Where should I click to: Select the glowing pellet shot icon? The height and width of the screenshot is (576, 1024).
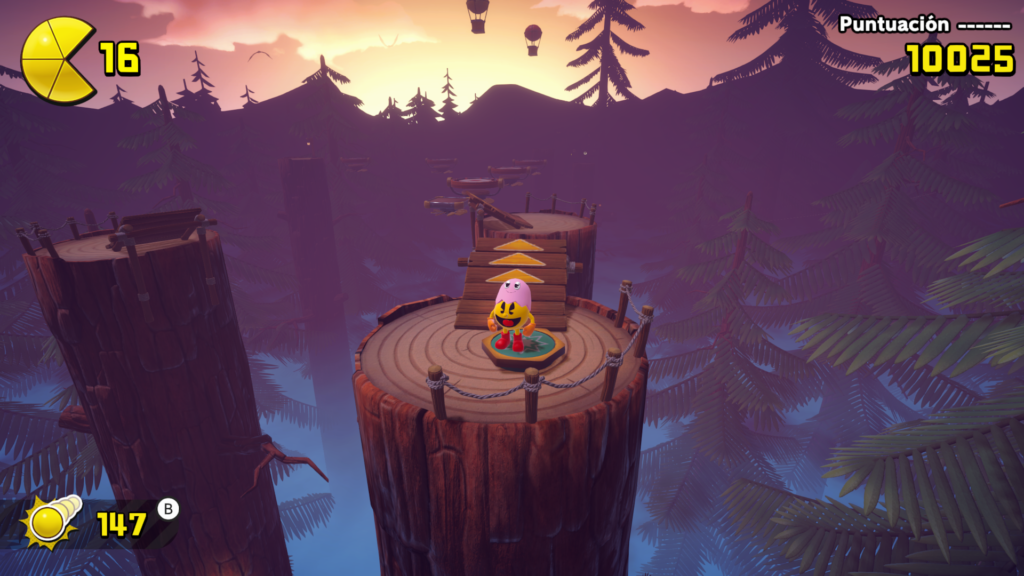(x=49, y=521)
